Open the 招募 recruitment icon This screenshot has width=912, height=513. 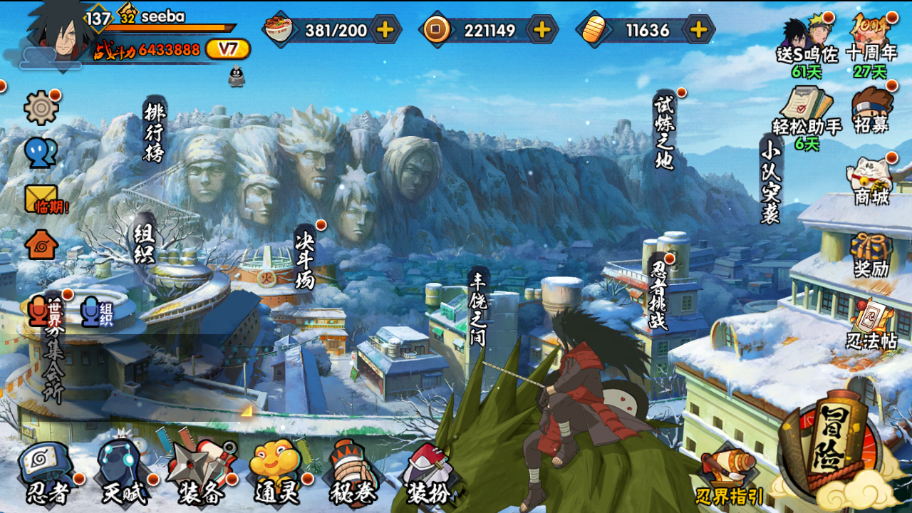tap(871, 110)
